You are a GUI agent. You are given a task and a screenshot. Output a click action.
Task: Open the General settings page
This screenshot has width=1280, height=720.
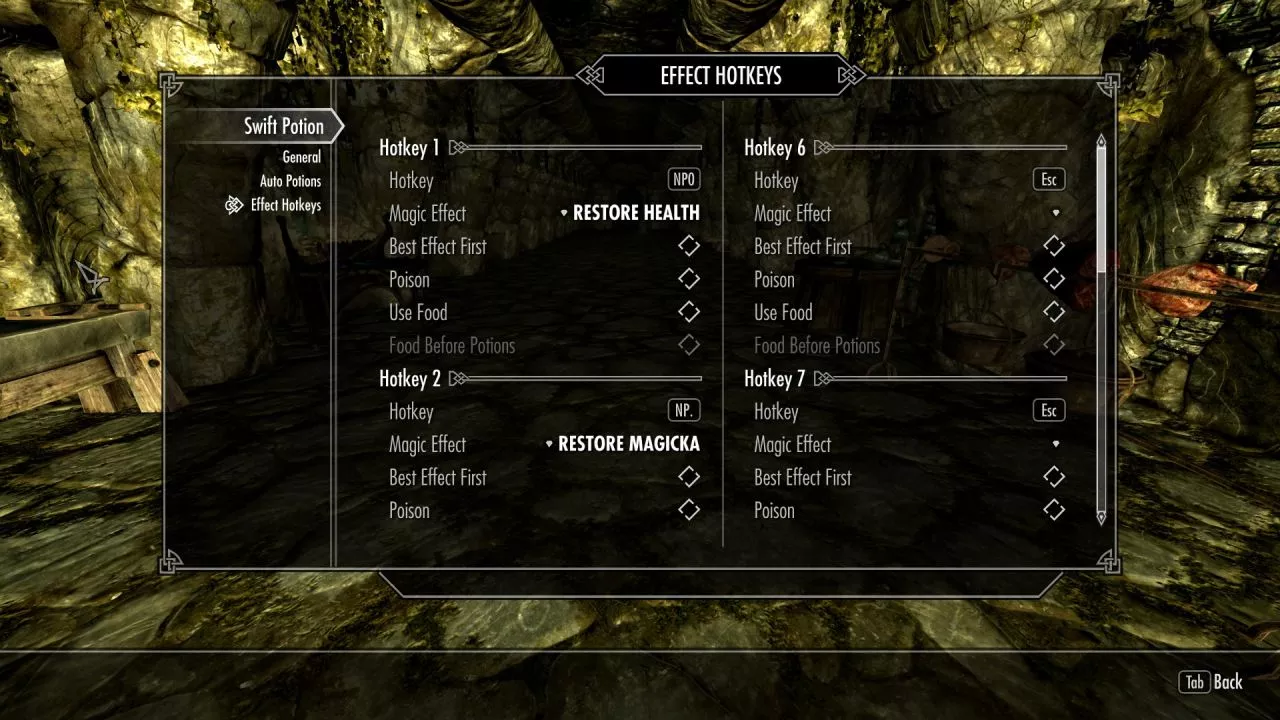301,157
